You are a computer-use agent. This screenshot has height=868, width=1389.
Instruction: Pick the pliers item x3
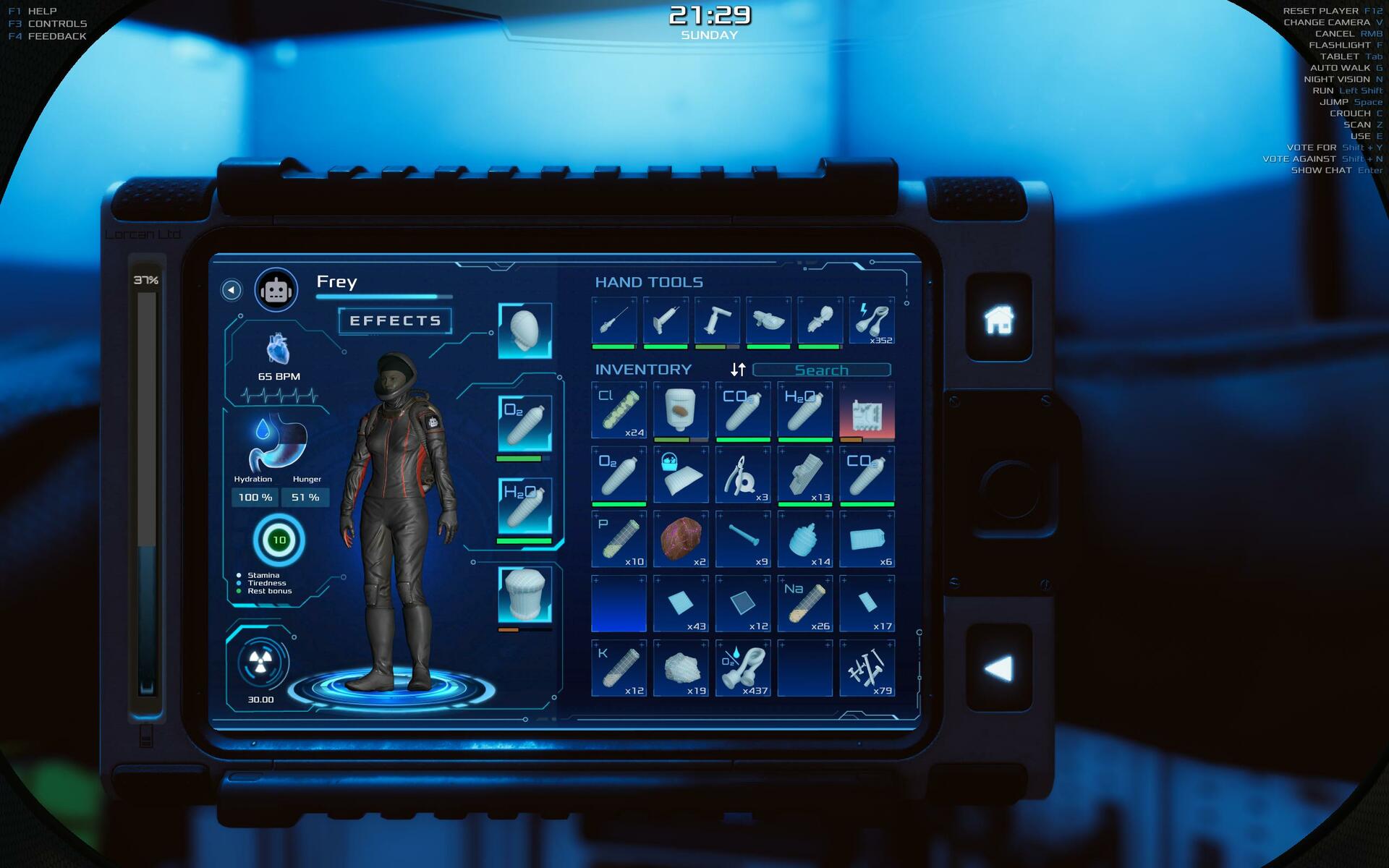point(743,475)
